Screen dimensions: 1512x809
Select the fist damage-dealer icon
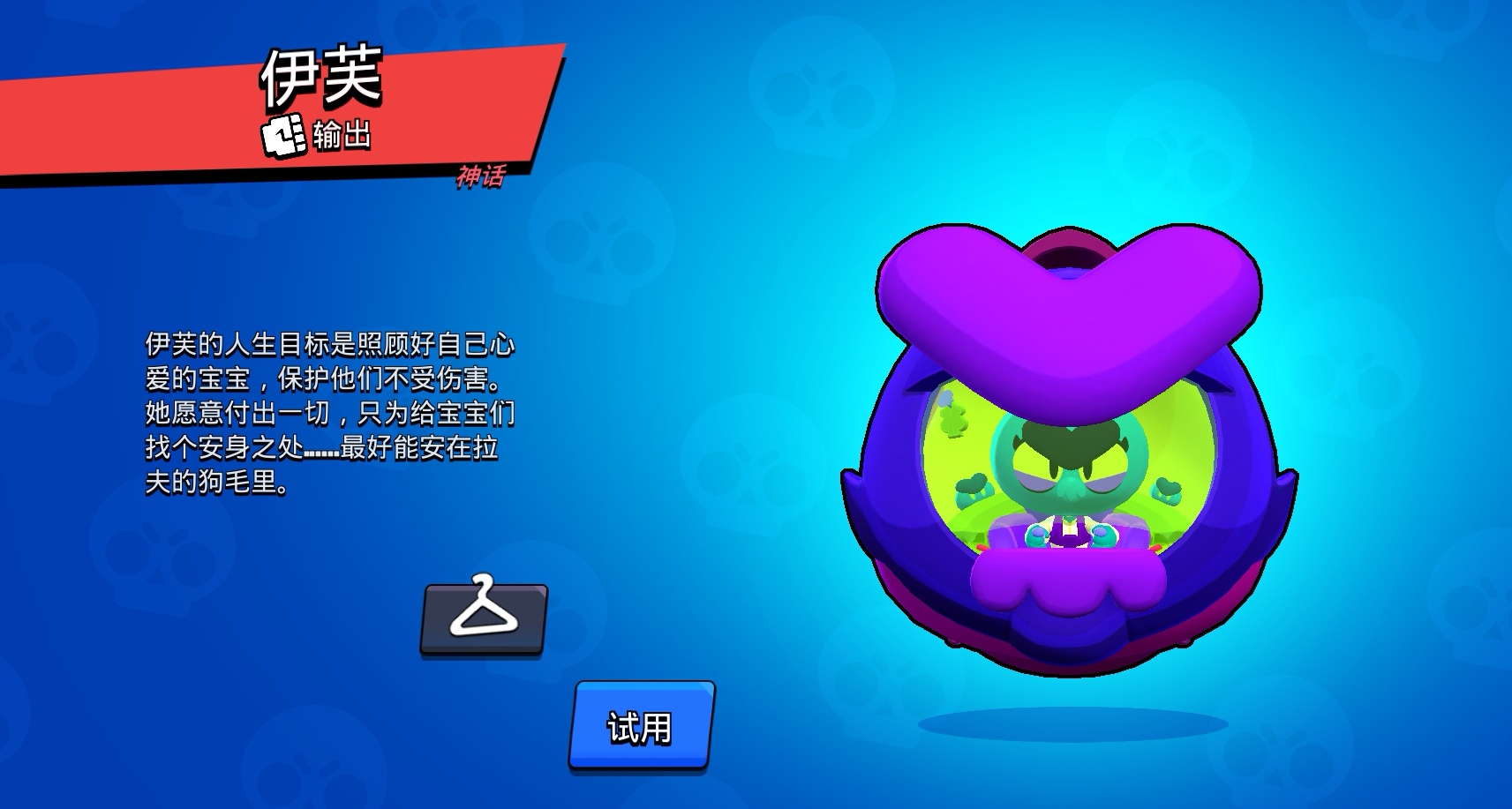[x=282, y=132]
